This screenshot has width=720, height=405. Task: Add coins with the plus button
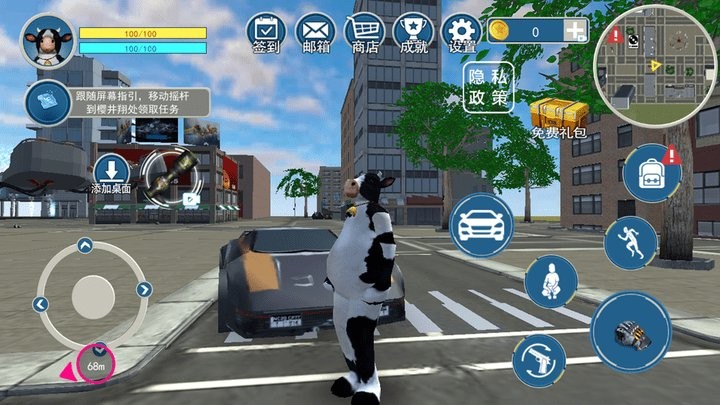[x=575, y=32]
